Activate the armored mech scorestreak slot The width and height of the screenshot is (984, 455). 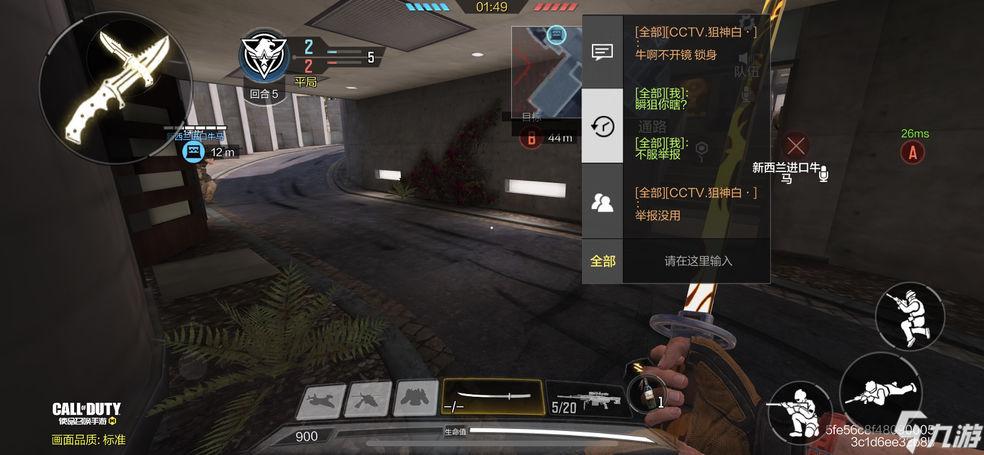pyautogui.click(x=415, y=398)
